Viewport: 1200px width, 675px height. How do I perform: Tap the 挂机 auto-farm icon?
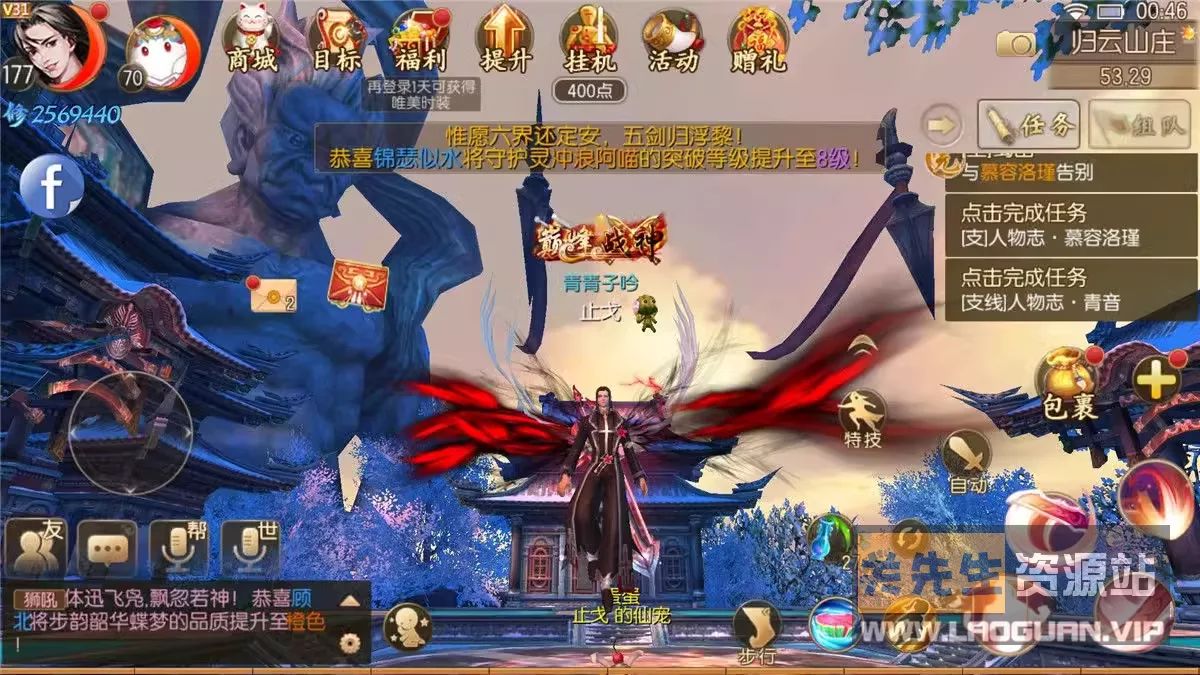coord(589,40)
